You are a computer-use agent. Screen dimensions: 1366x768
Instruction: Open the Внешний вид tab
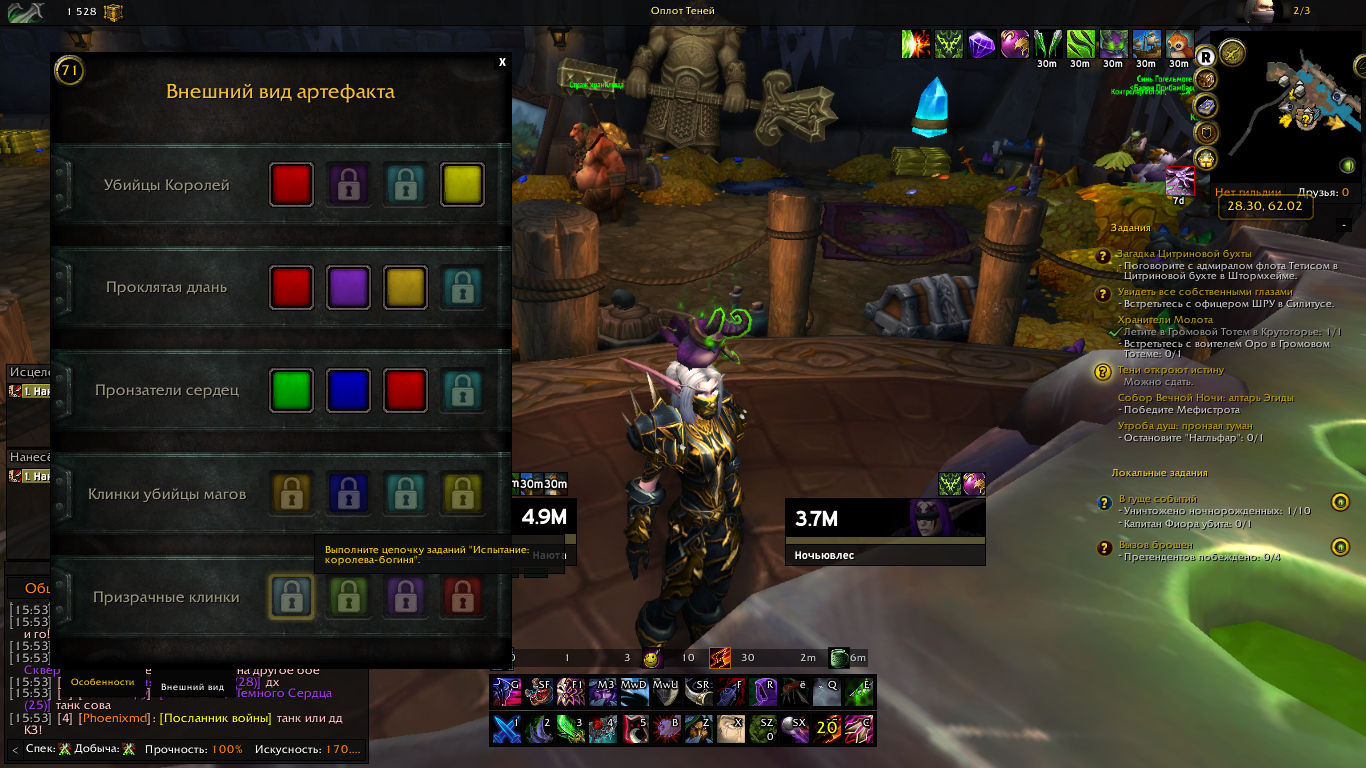pyautogui.click(x=192, y=687)
